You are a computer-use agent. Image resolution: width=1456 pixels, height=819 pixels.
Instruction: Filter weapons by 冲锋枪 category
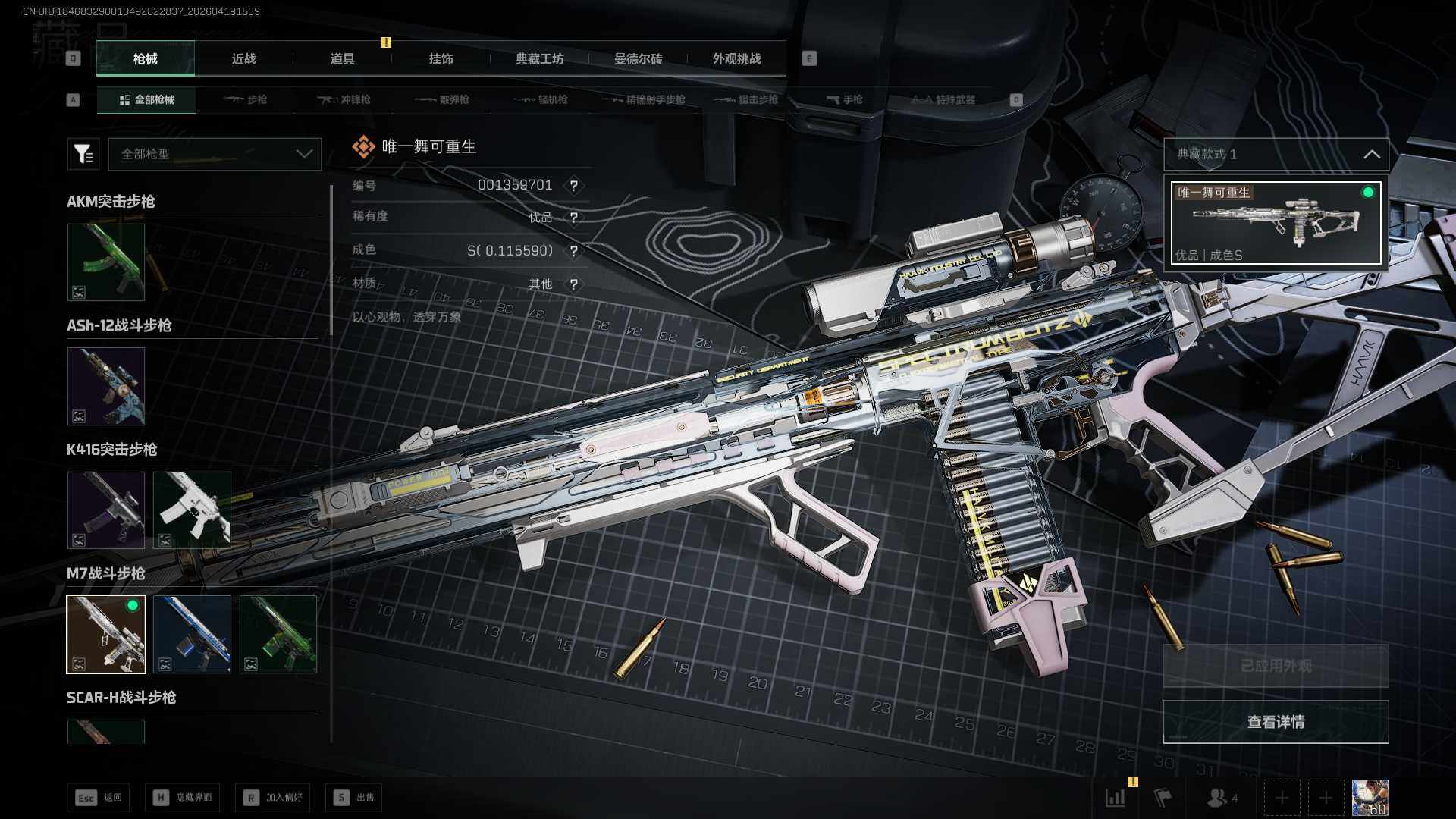(x=345, y=99)
